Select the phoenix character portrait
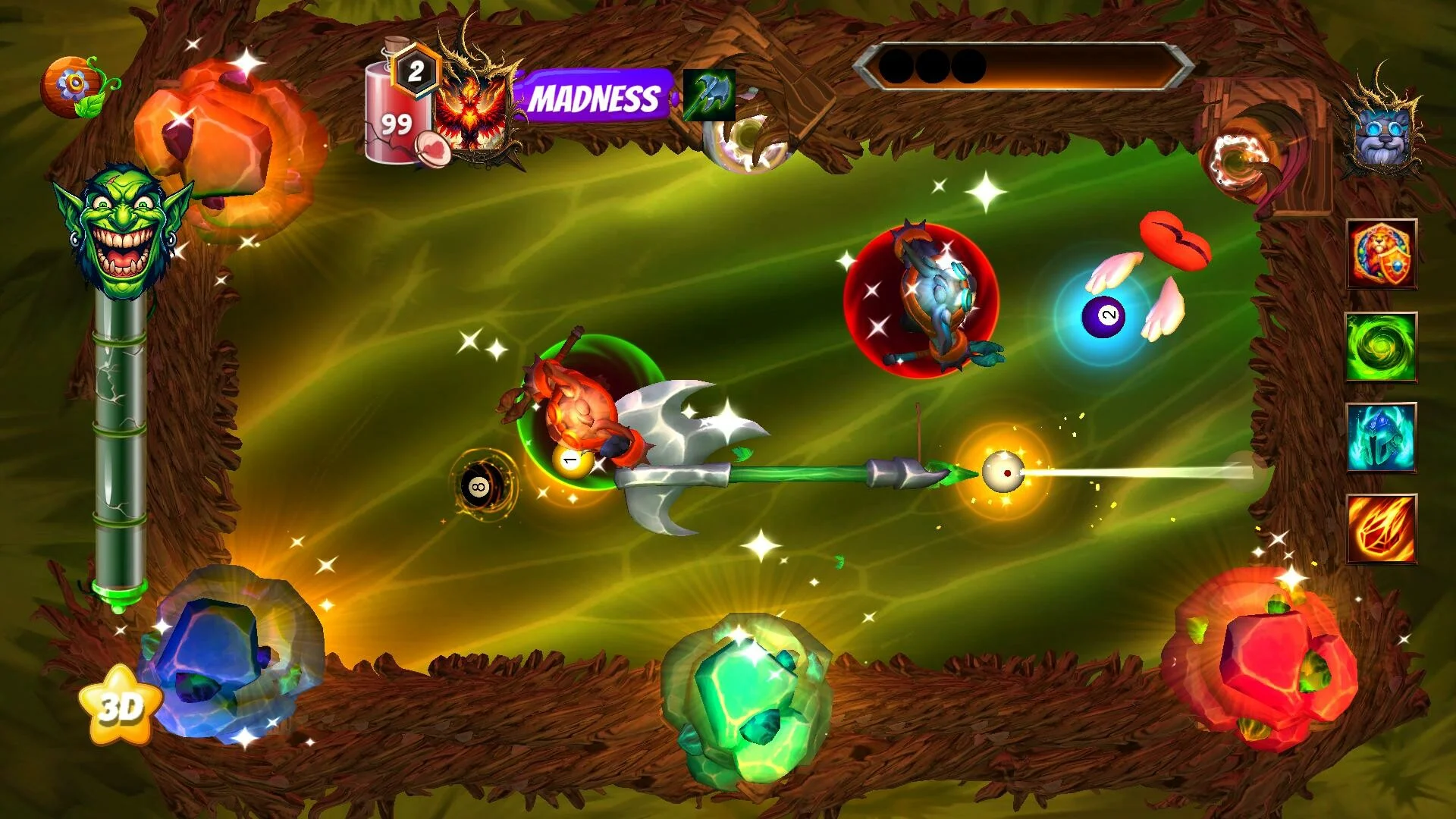The width and height of the screenshot is (1456, 819). coord(476,106)
